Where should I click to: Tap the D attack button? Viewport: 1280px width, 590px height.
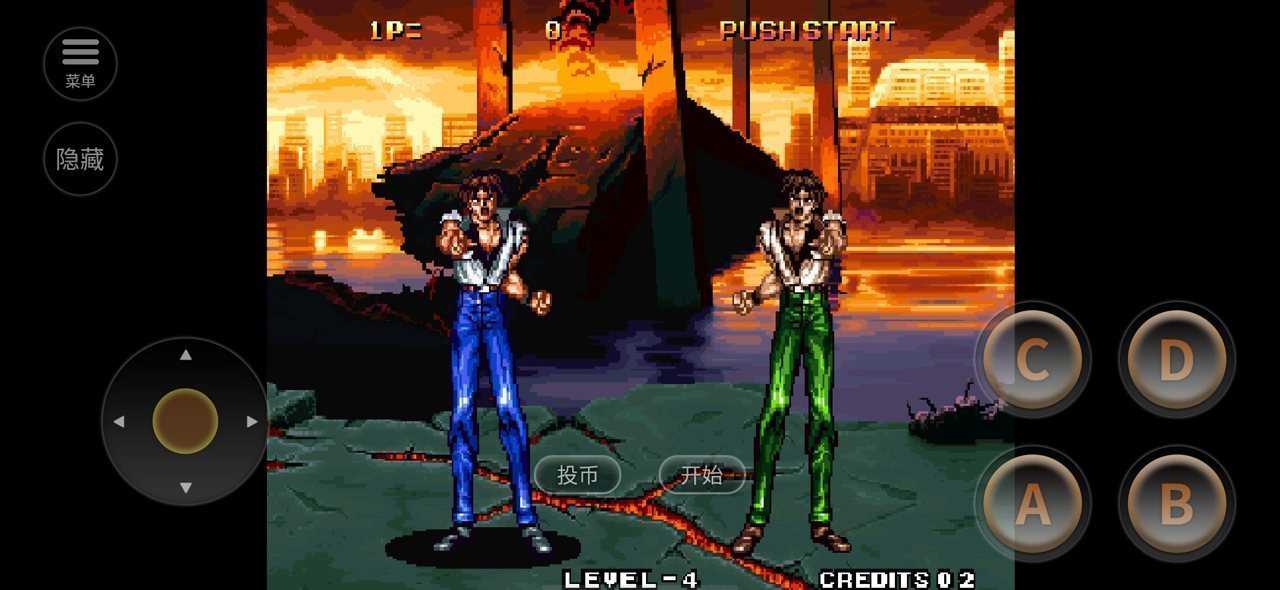(x=1176, y=359)
